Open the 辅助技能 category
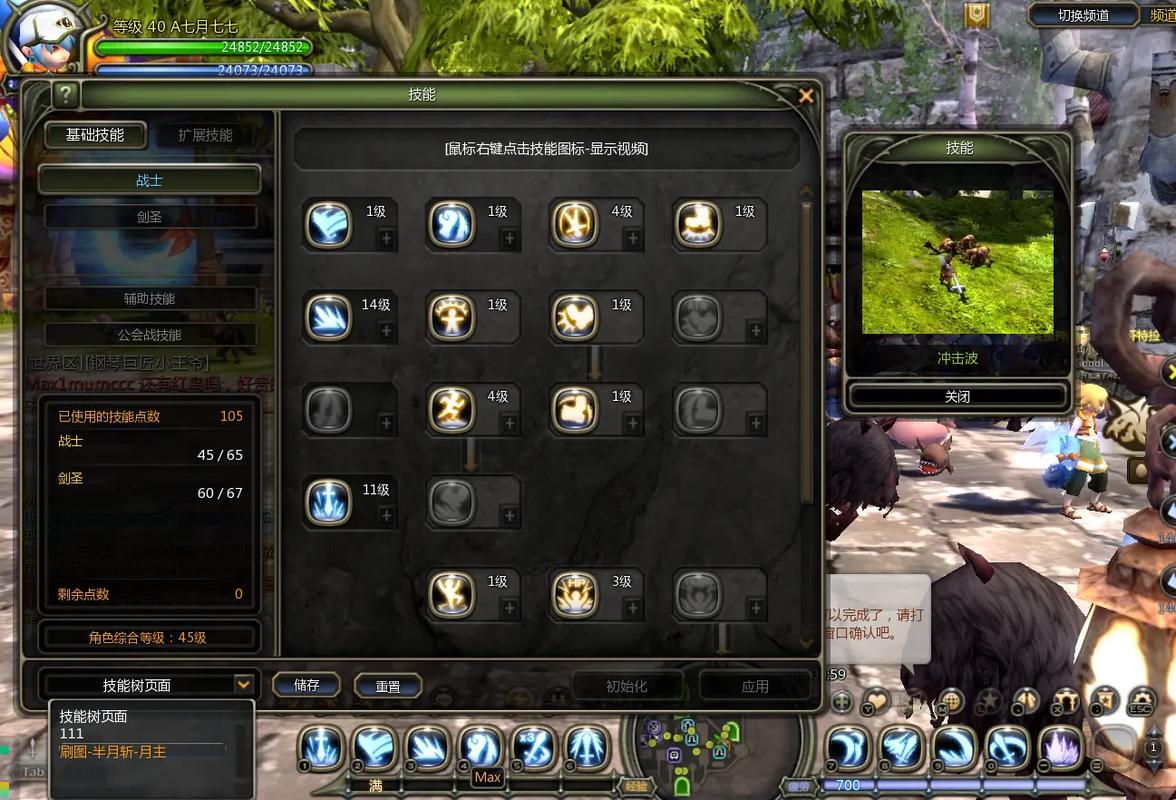This screenshot has width=1176, height=800. point(149,298)
